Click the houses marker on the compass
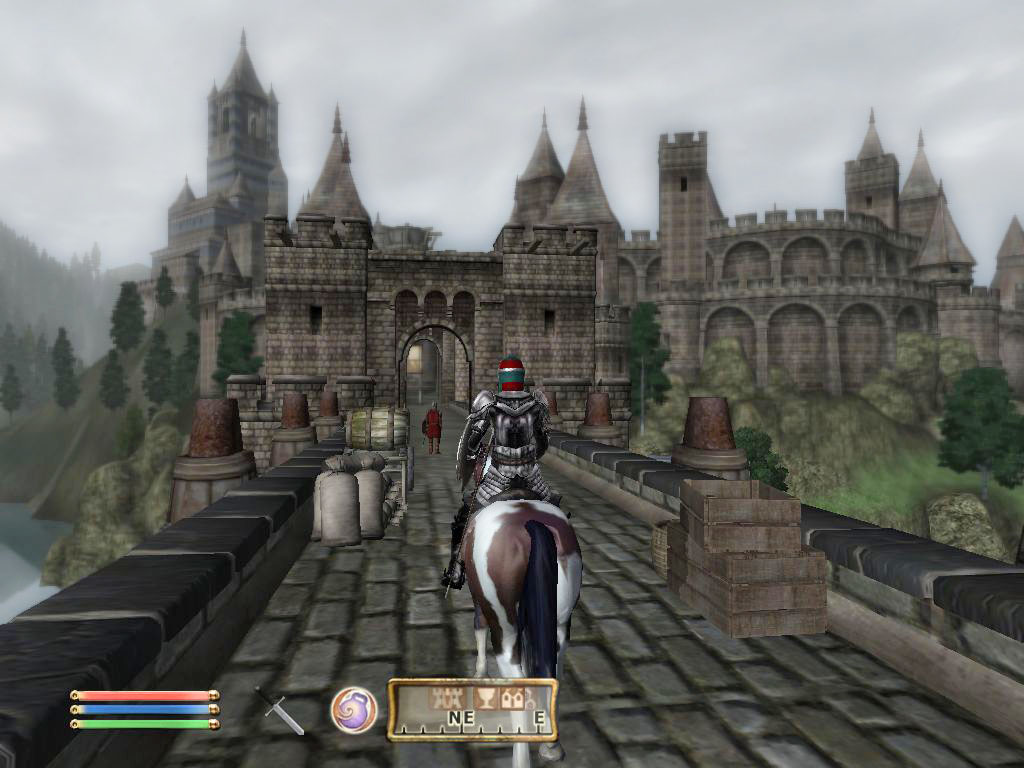 pos(513,698)
